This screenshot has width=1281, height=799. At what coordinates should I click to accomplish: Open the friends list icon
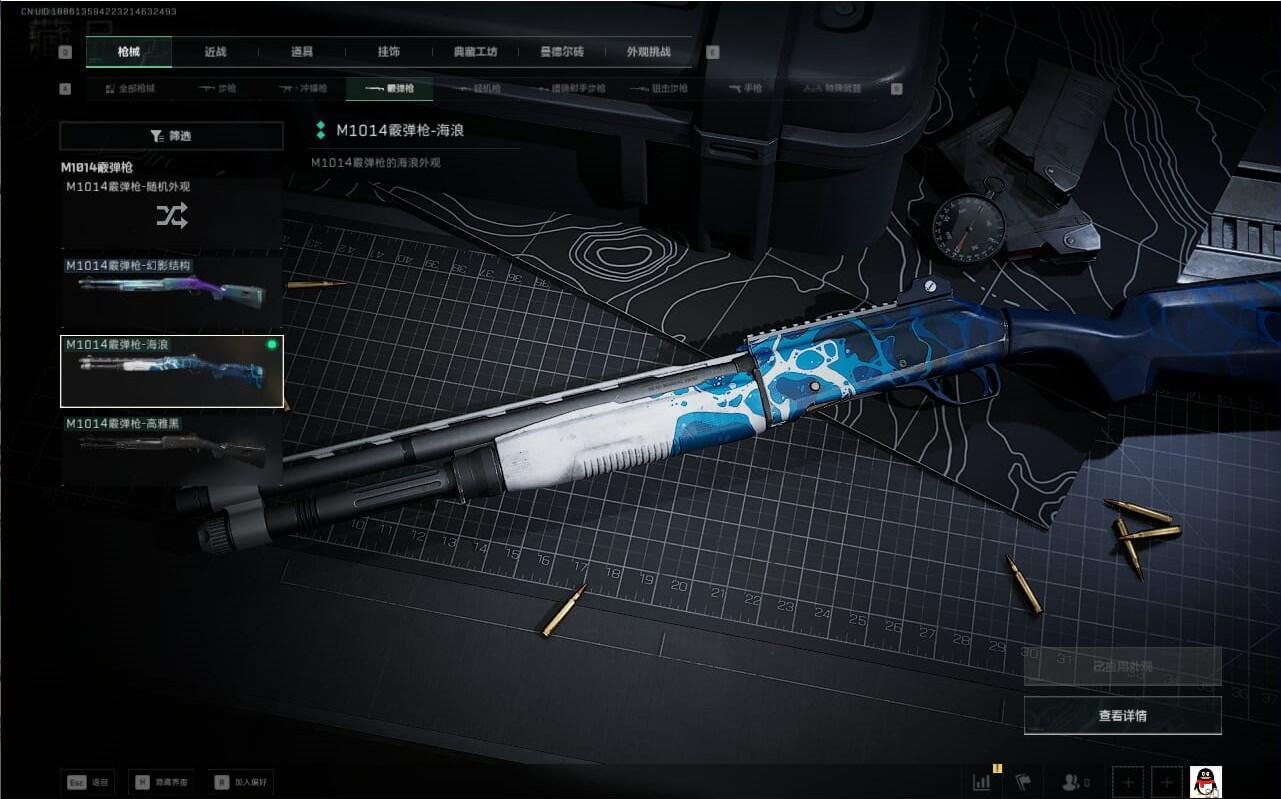pyautogui.click(x=1075, y=782)
